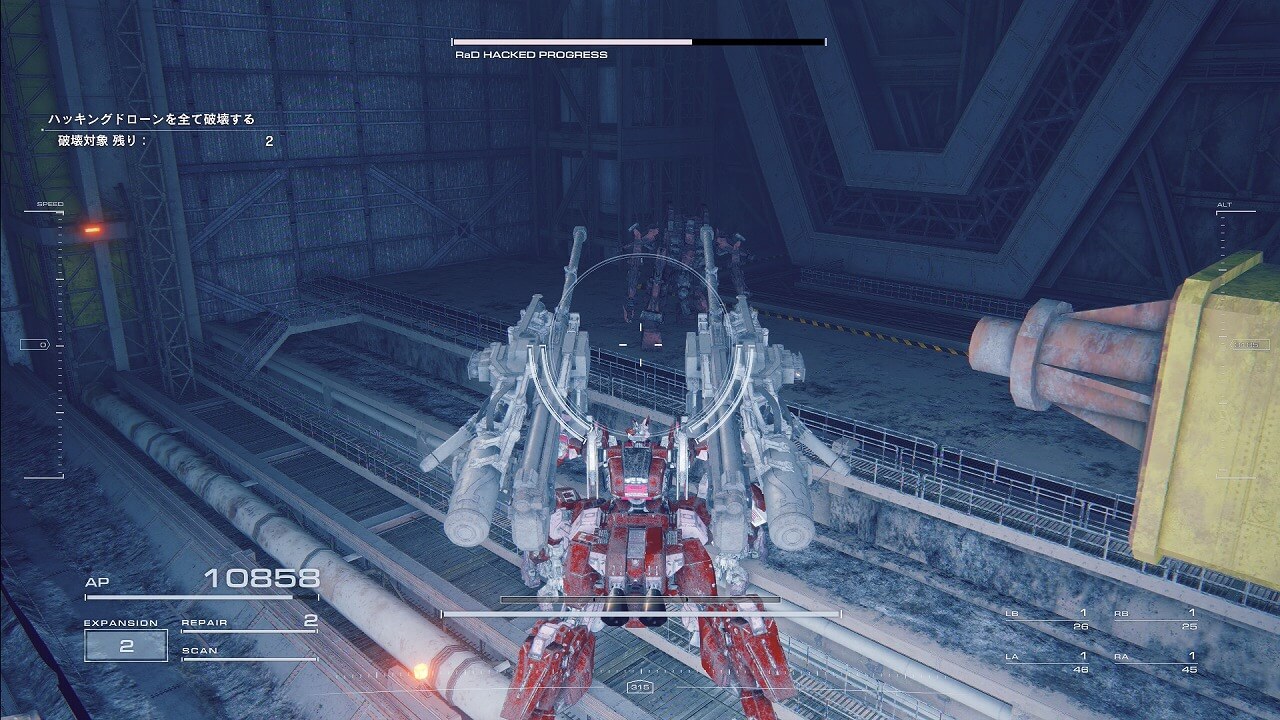The width and height of the screenshot is (1280, 720).
Task: Trigger the SCAN gauge
Action: [249, 652]
